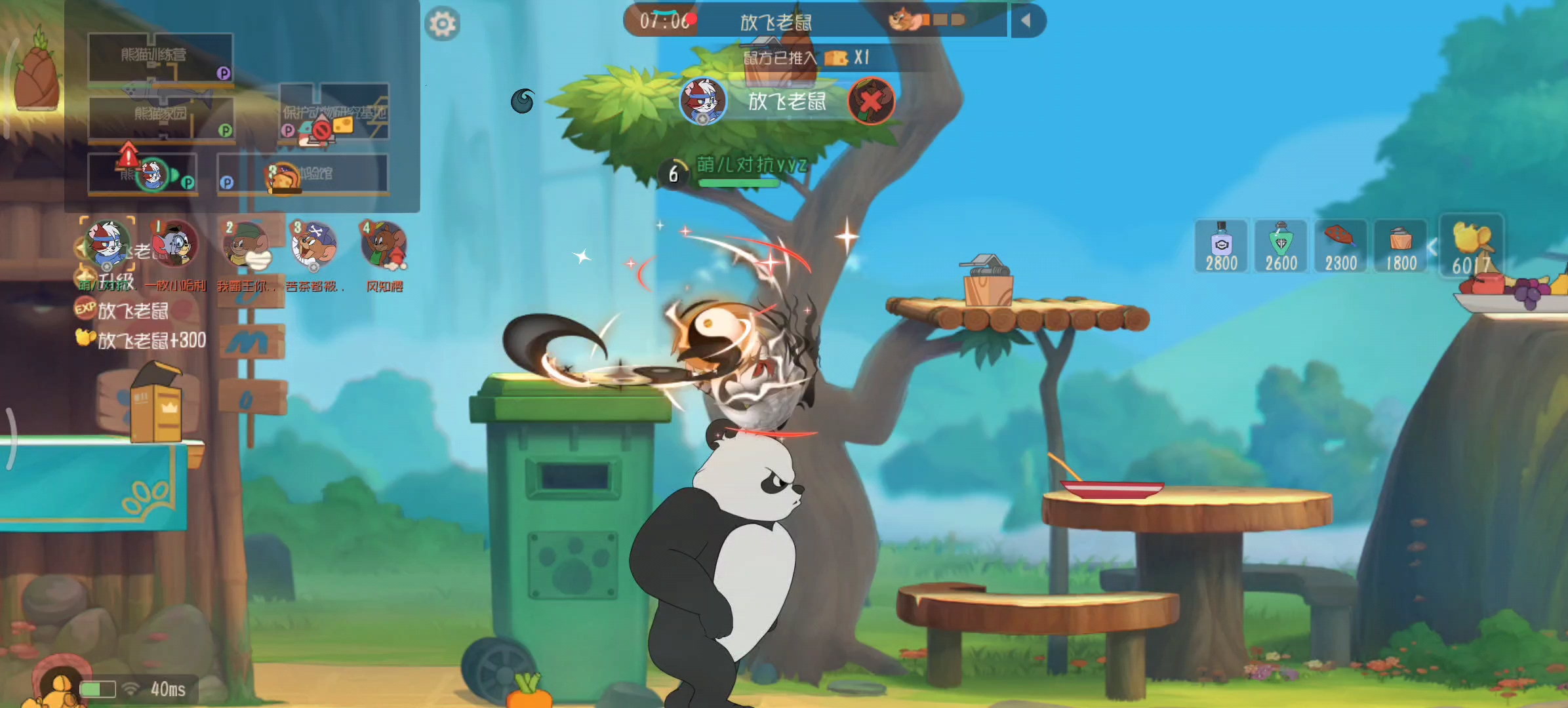The height and width of the screenshot is (708, 1568).
Task: Buy the purple potion costing 2800
Action: click(1221, 246)
